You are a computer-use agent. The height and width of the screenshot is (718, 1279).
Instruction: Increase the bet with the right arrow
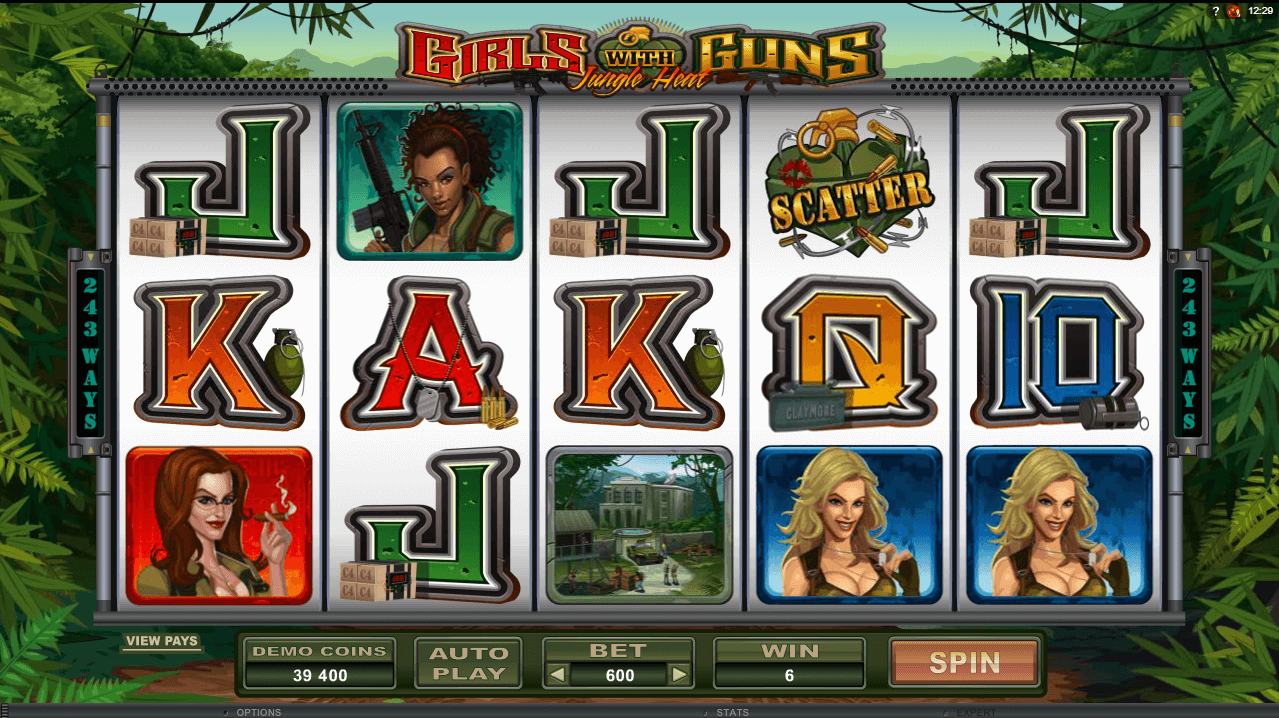click(x=680, y=675)
